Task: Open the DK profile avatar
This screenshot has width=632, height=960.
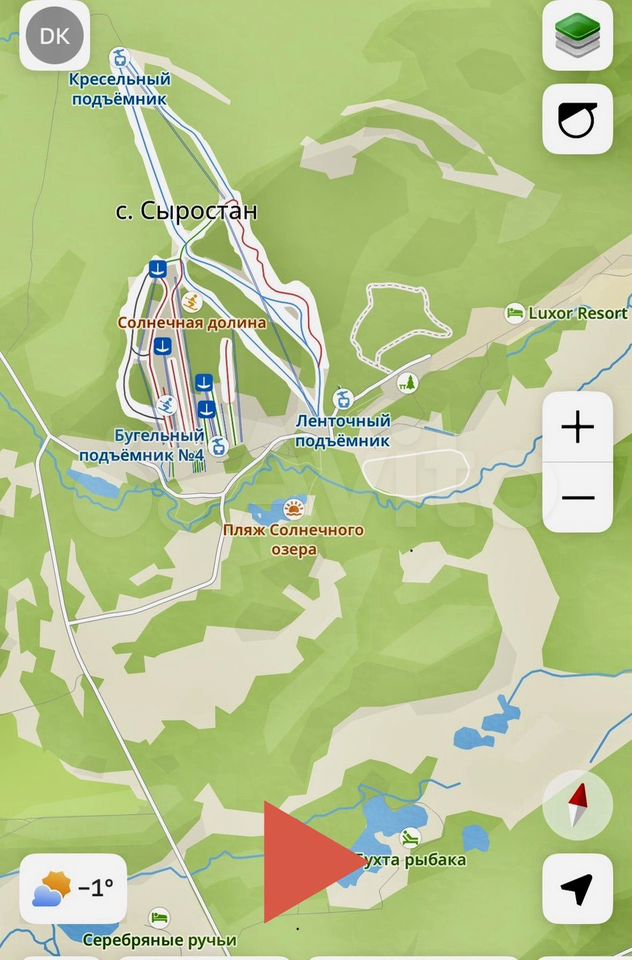Action: 54,37
